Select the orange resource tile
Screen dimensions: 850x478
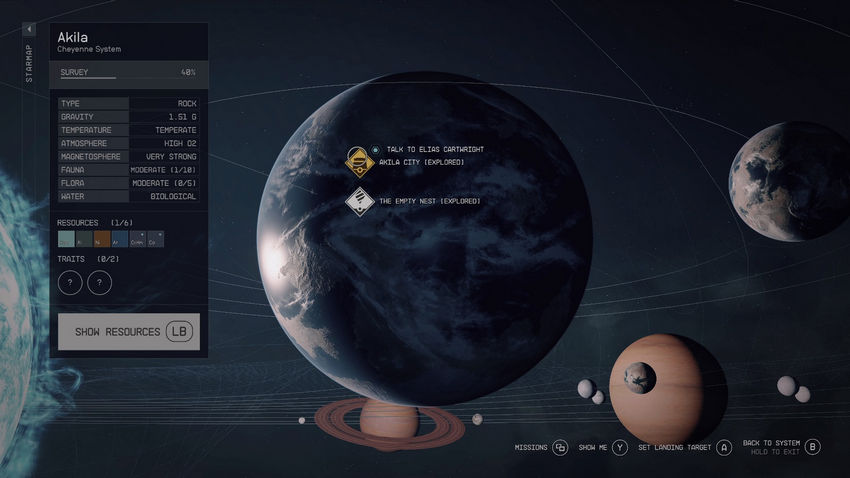click(x=101, y=239)
